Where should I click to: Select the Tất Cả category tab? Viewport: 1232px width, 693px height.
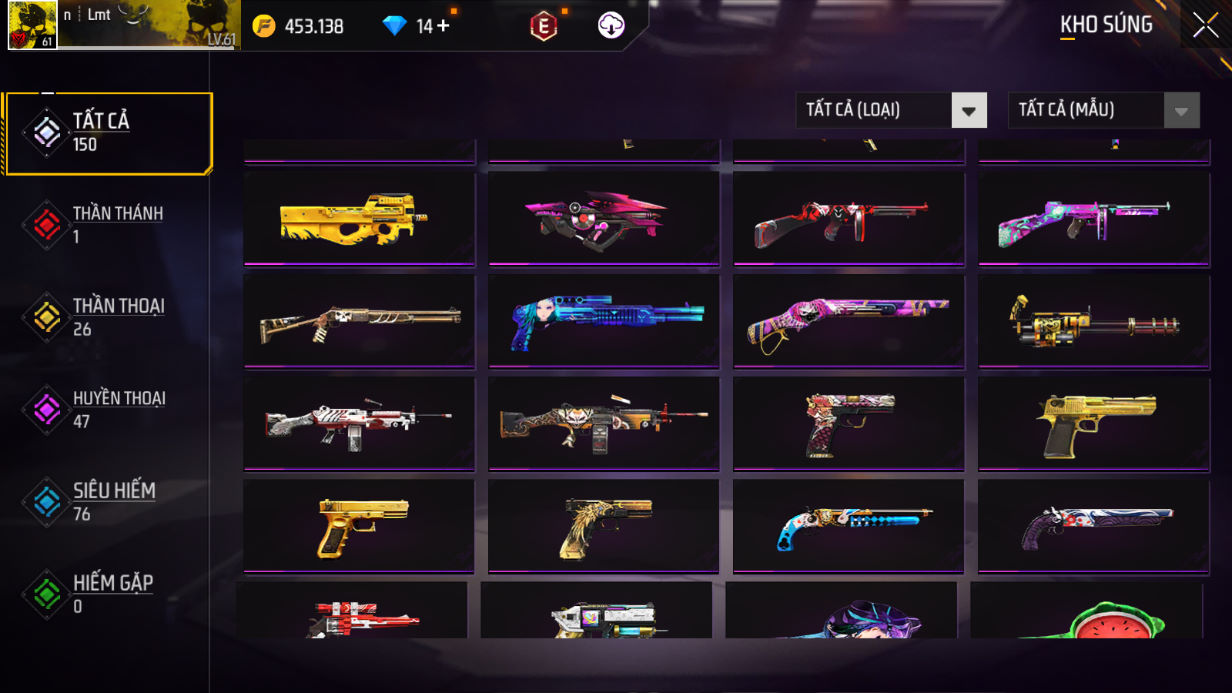pyautogui.click(x=108, y=133)
